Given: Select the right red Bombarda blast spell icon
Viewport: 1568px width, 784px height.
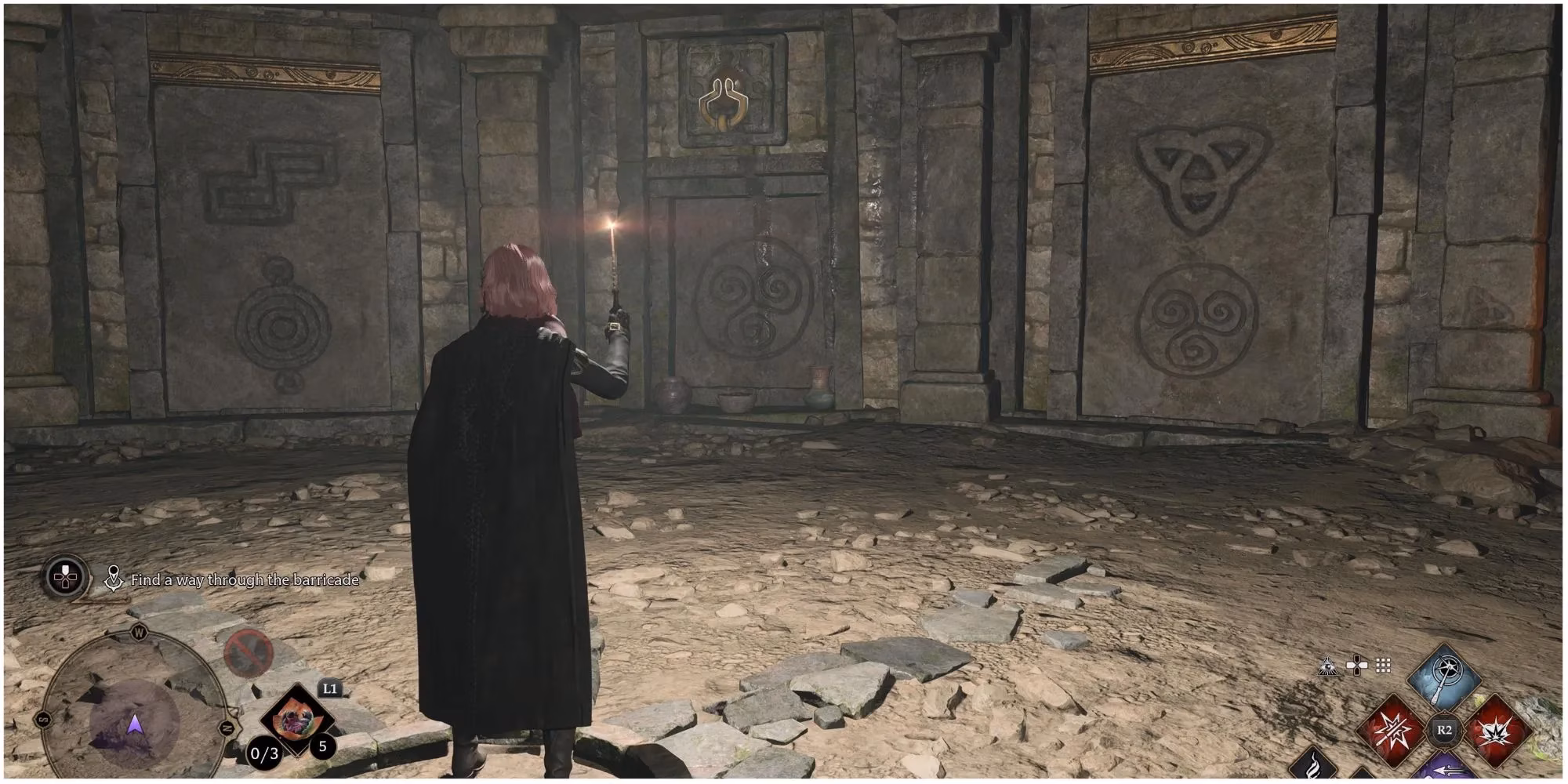Looking at the screenshot, I should point(1495,731).
